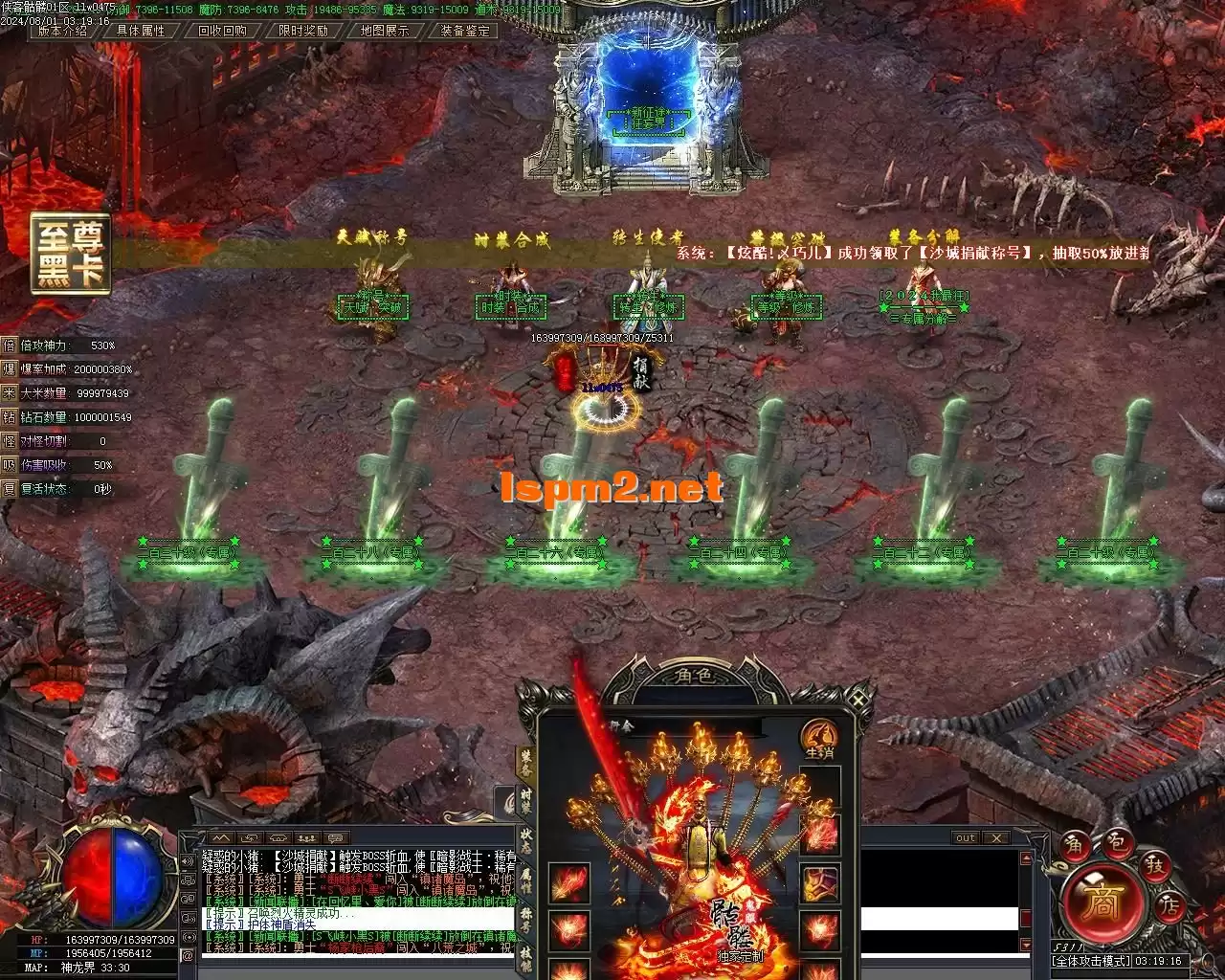
Task: Open the 装备鉴定 equipment appraisal
Action: (465, 31)
